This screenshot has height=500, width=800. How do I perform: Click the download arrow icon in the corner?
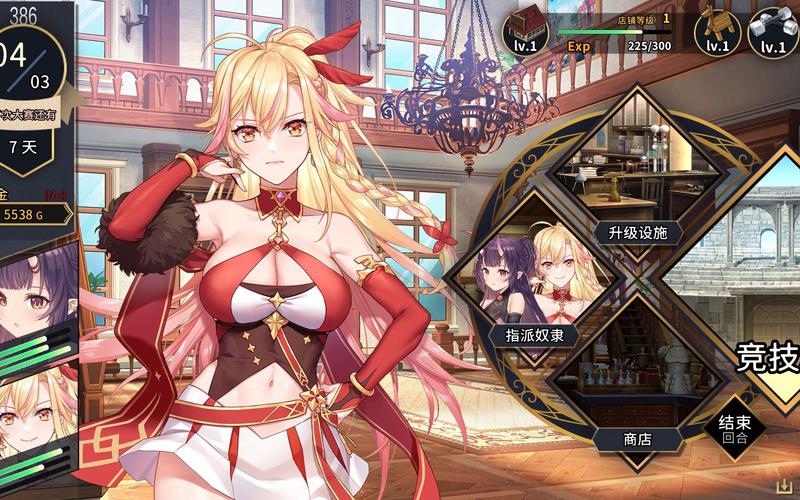[785, 487]
